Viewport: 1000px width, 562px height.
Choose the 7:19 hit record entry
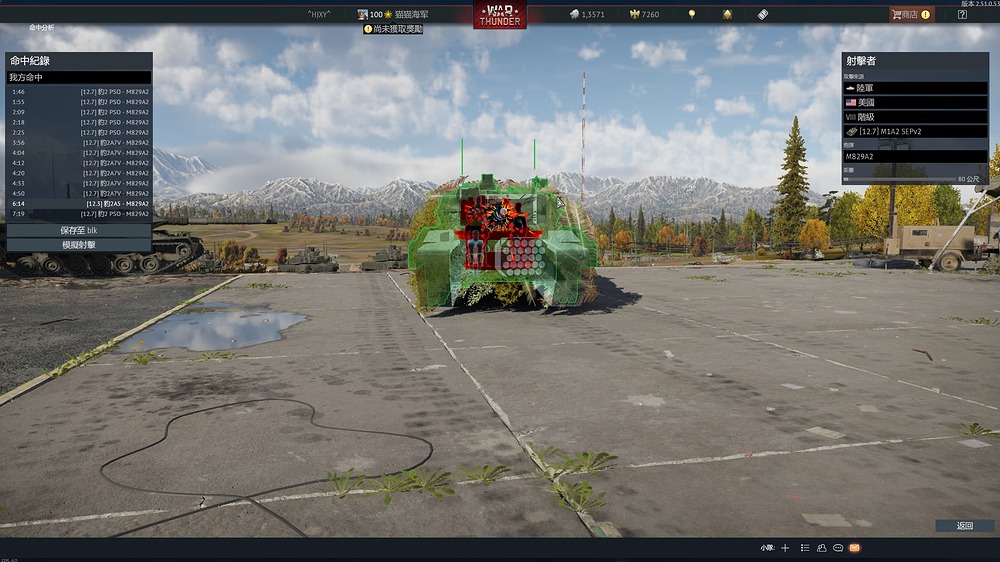tap(80, 214)
